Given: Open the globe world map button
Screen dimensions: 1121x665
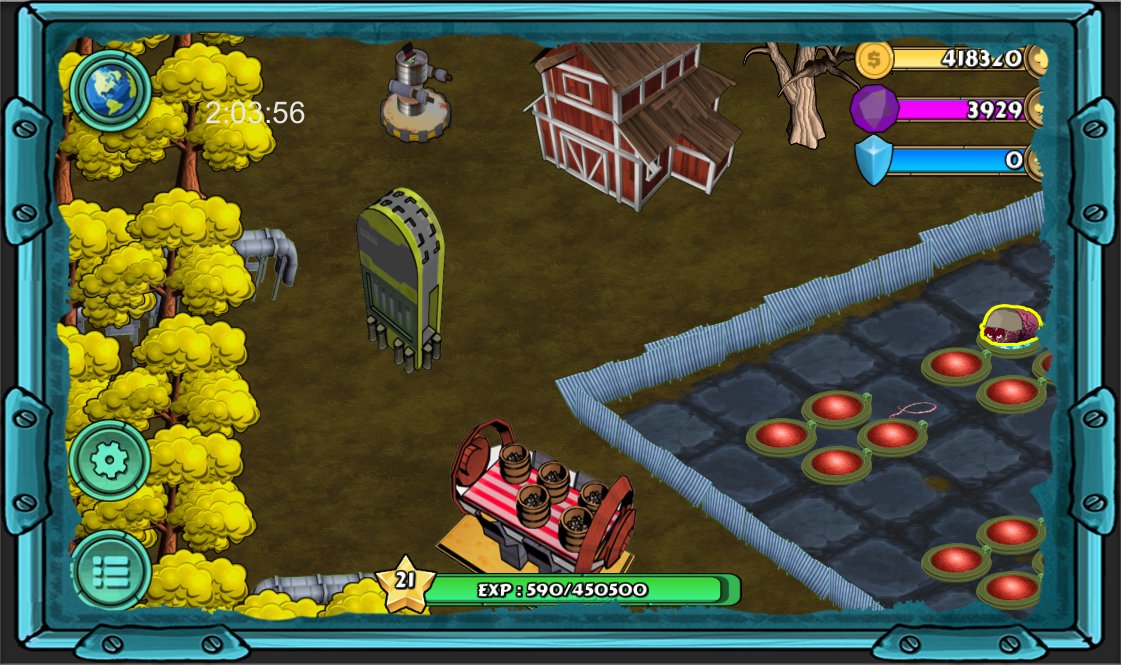Looking at the screenshot, I should [110, 90].
